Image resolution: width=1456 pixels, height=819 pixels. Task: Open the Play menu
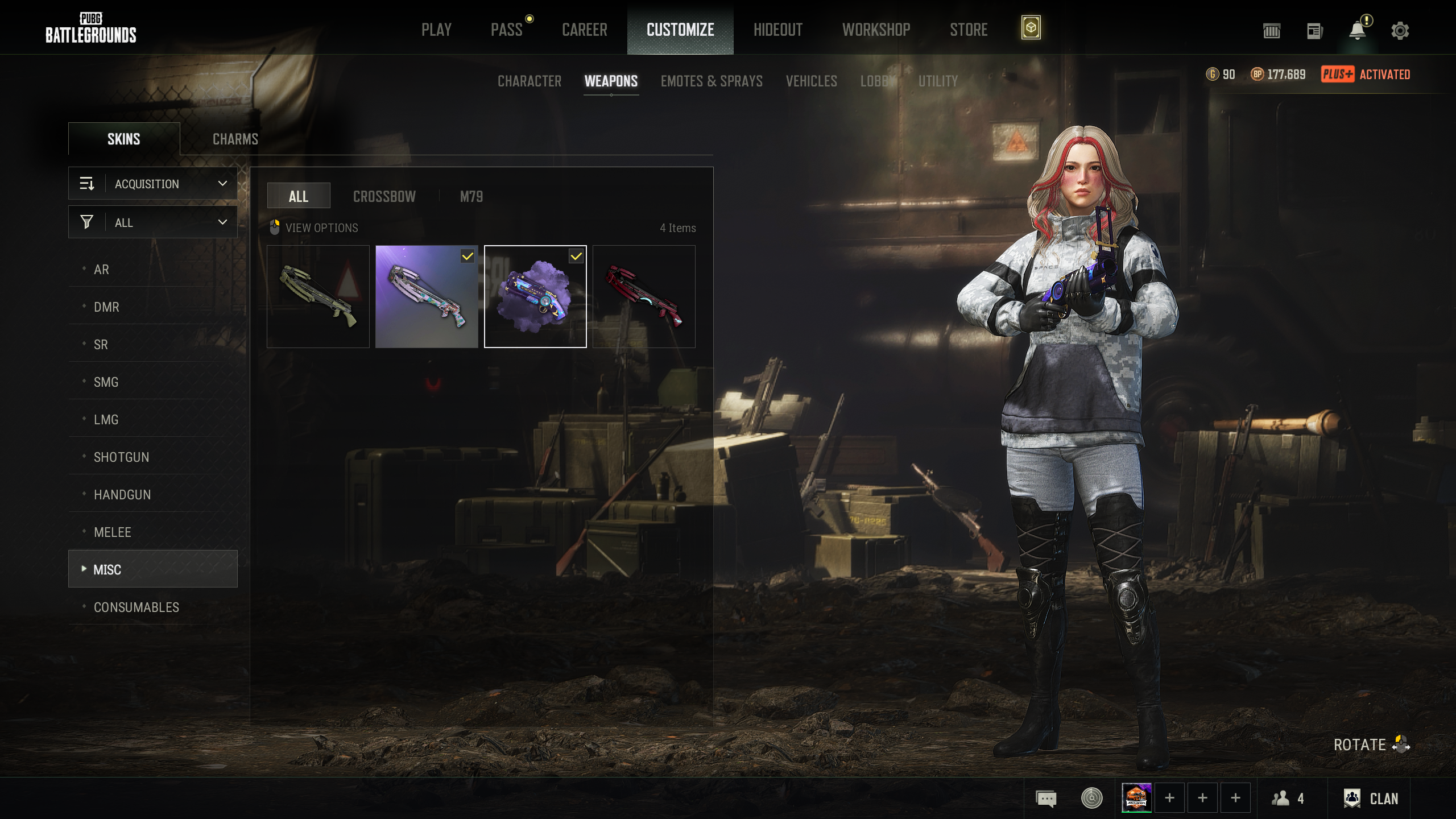[436, 30]
